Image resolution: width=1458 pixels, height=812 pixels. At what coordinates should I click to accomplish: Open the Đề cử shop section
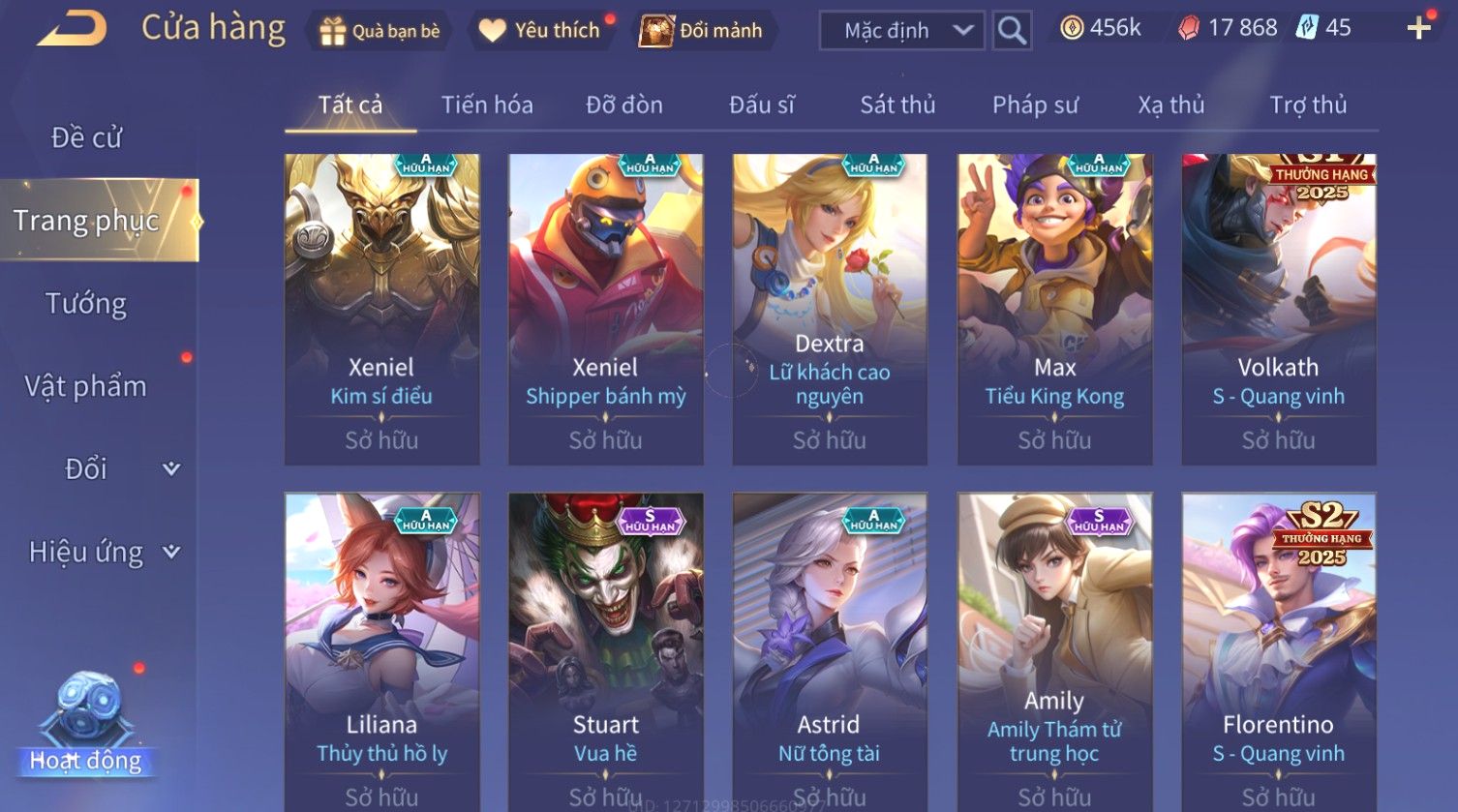pyautogui.click(x=86, y=137)
